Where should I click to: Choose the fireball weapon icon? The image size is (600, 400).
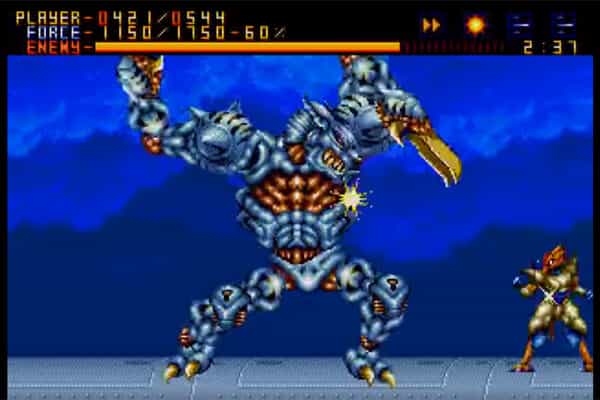(476, 24)
